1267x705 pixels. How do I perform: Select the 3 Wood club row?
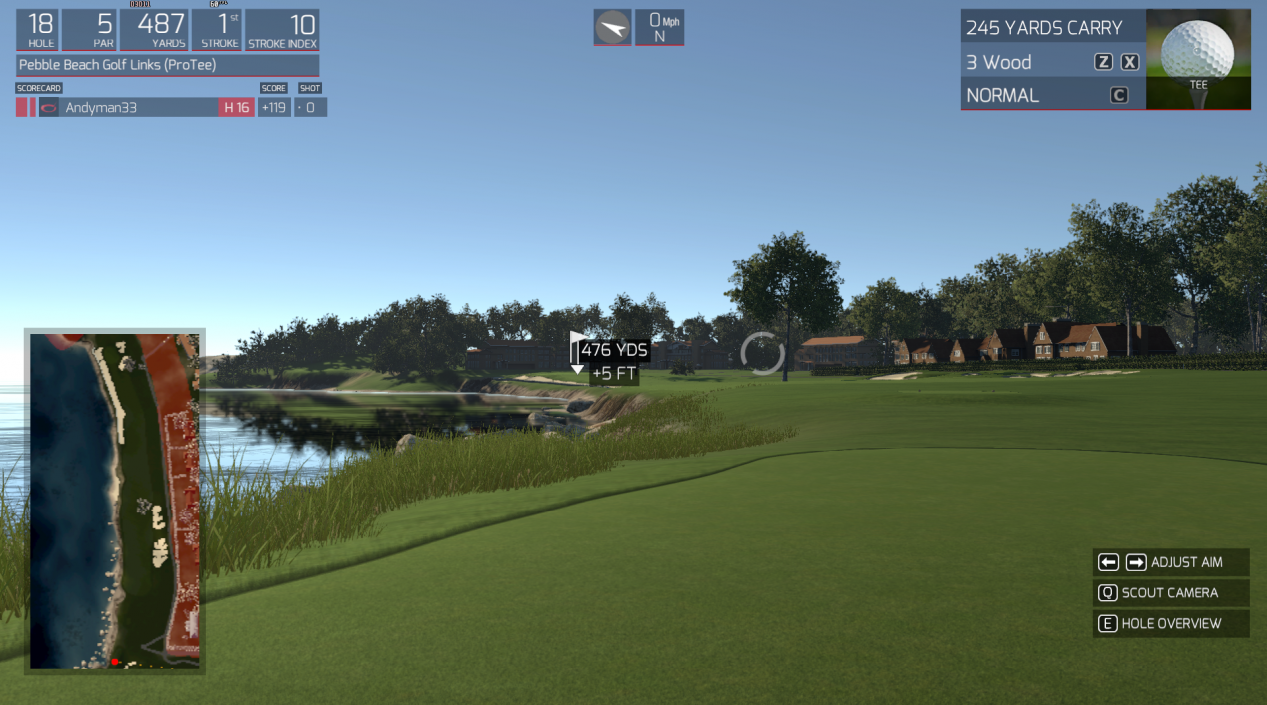[1052, 62]
